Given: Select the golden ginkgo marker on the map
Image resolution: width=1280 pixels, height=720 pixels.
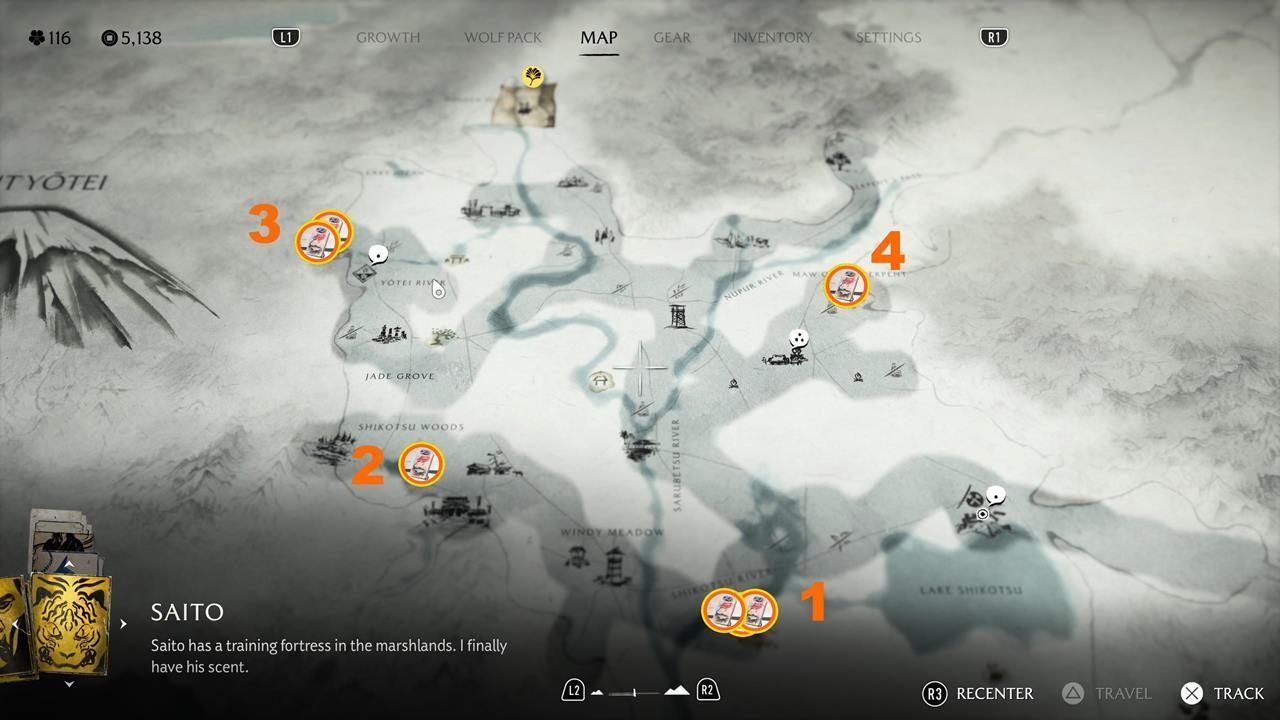Looking at the screenshot, I should point(532,76).
